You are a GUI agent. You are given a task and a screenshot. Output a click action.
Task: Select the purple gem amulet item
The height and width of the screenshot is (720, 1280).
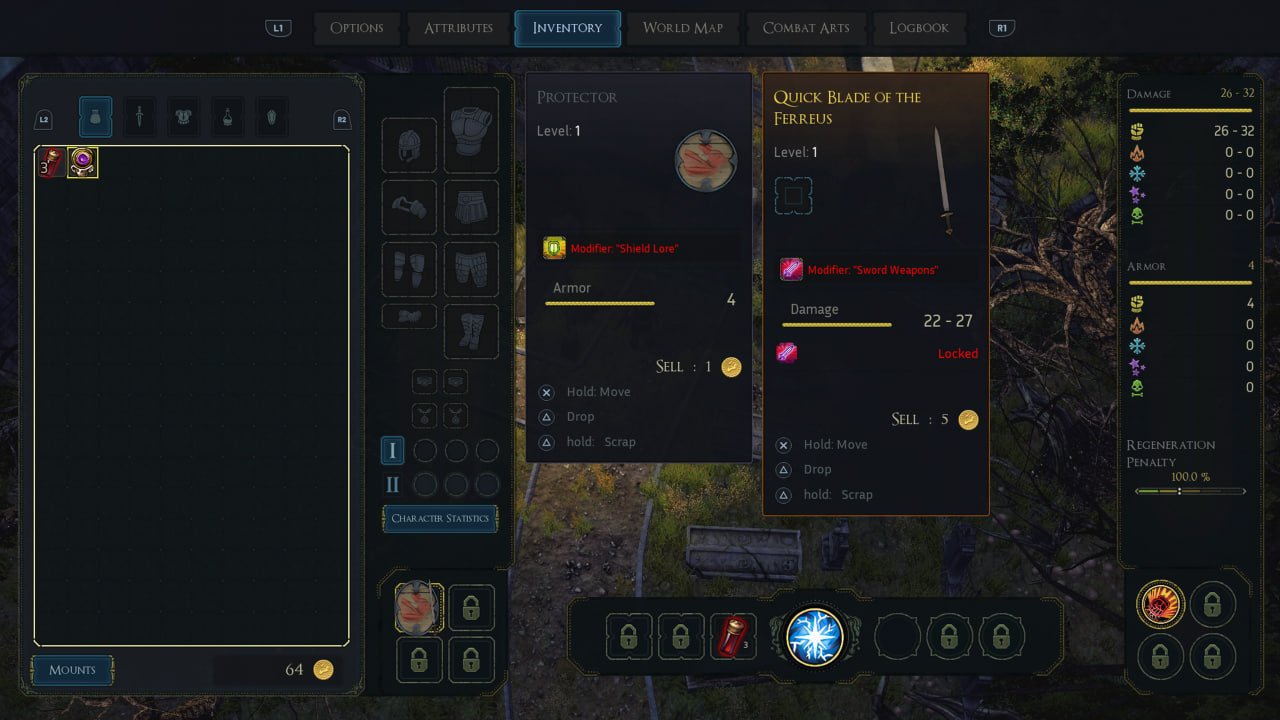[82, 163]
